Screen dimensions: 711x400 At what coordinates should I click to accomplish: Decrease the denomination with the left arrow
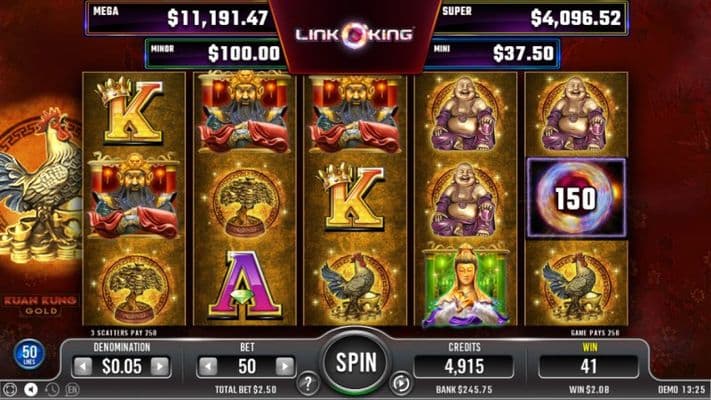click(84, 367)
